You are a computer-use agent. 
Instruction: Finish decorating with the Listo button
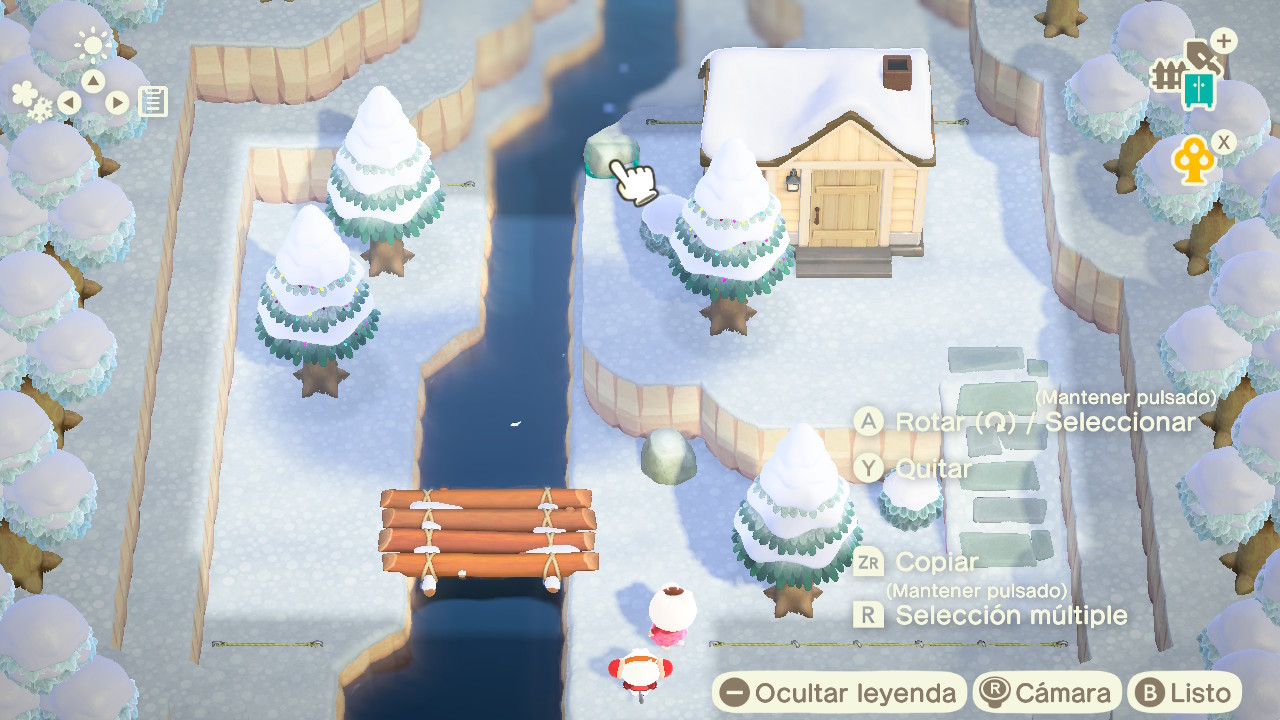coord(1185,693)
